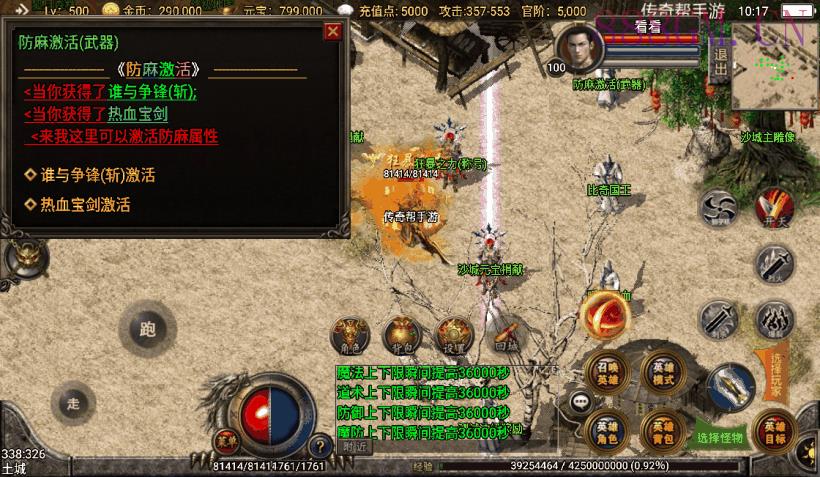Open the 背包 bag inventory
The height and width of the screenshot is (477, 820).
tap(401, 336)
